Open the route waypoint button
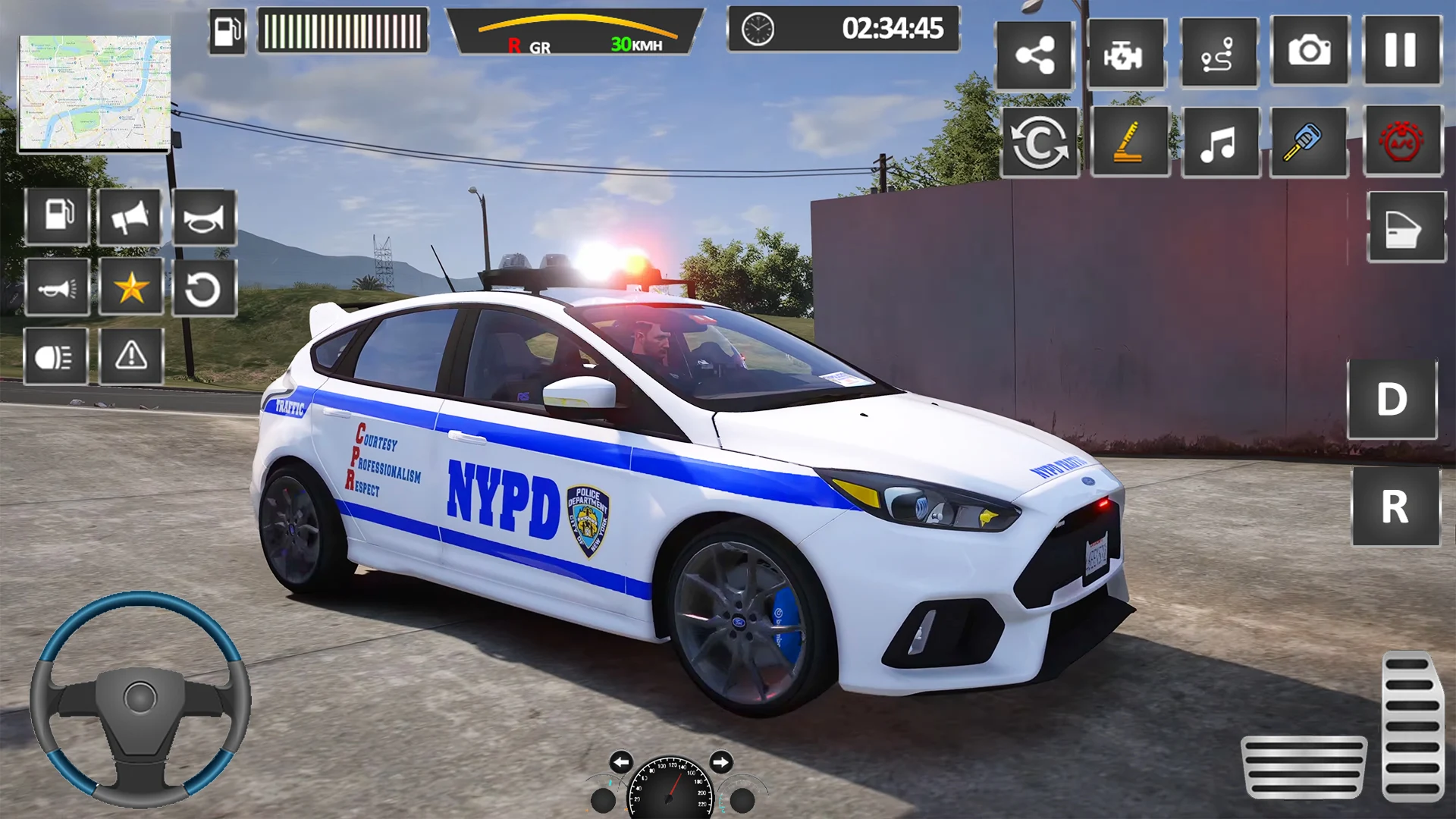Viewport: 1456px width, 819px height. coord(1219,55)
